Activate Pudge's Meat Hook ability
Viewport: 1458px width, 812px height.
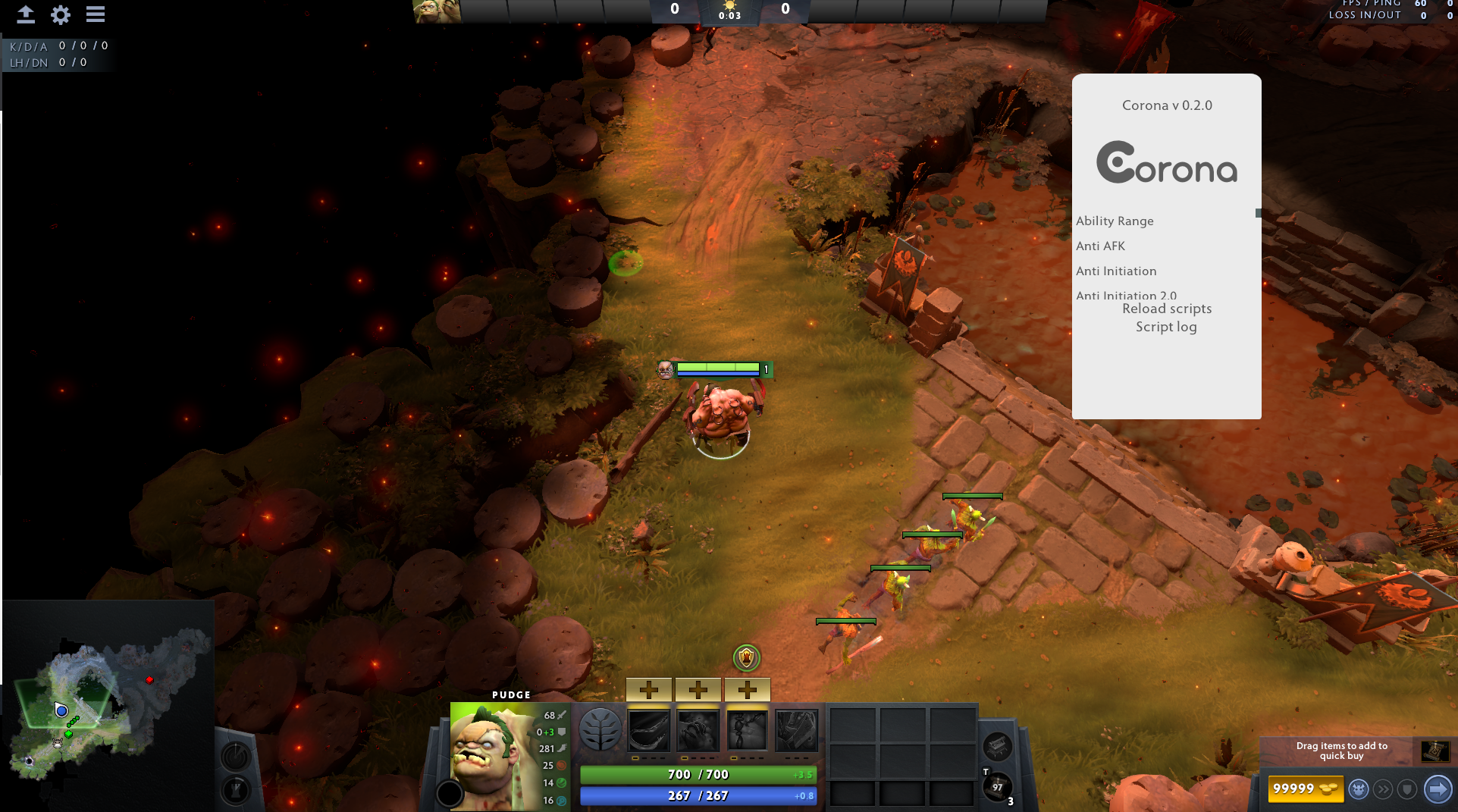pyautogui.click(x=649, y=730)
